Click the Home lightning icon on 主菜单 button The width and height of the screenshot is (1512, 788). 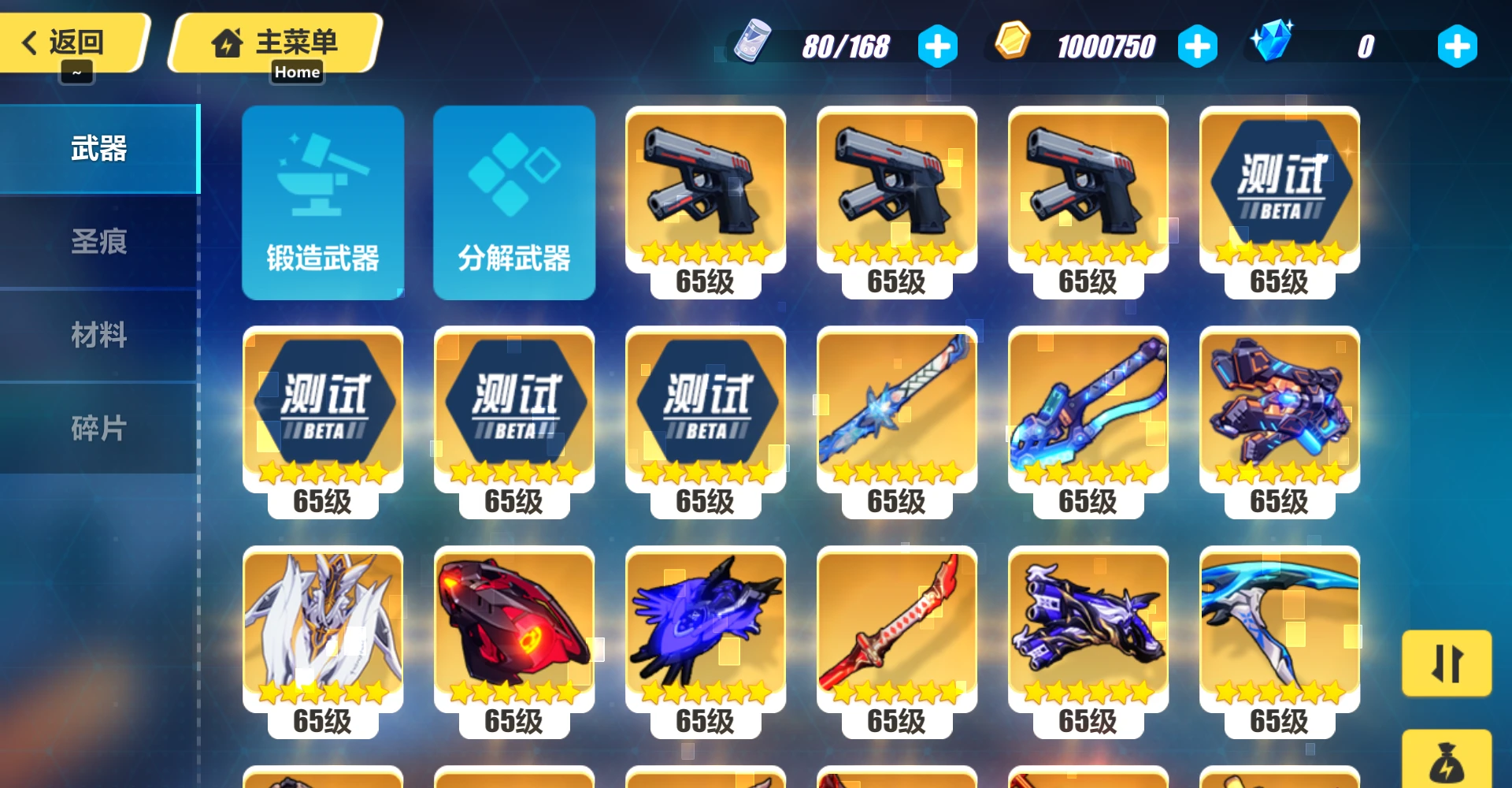[x=228, y=43]
